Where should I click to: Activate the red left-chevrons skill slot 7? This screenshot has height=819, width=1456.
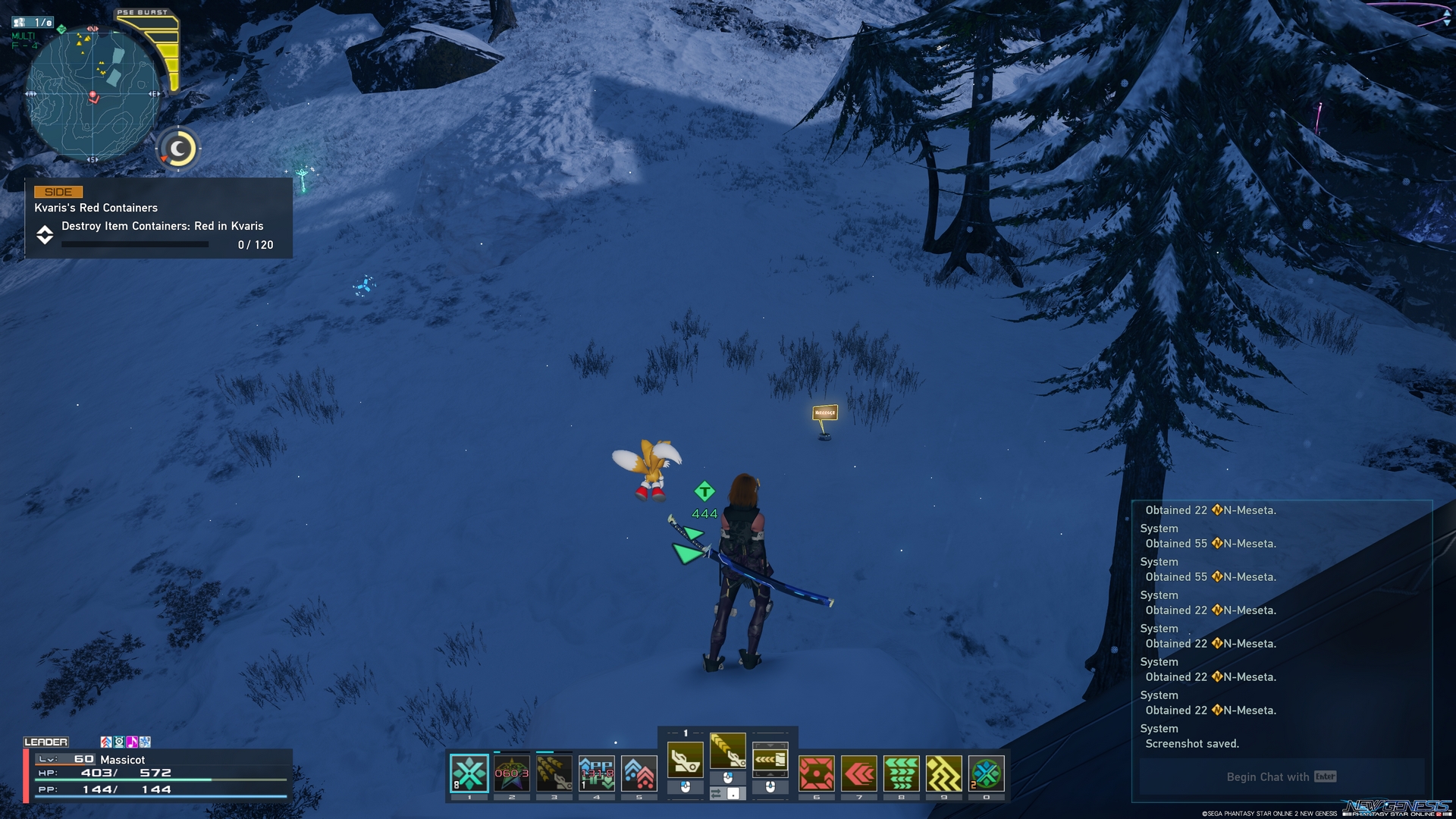point(859,773)
